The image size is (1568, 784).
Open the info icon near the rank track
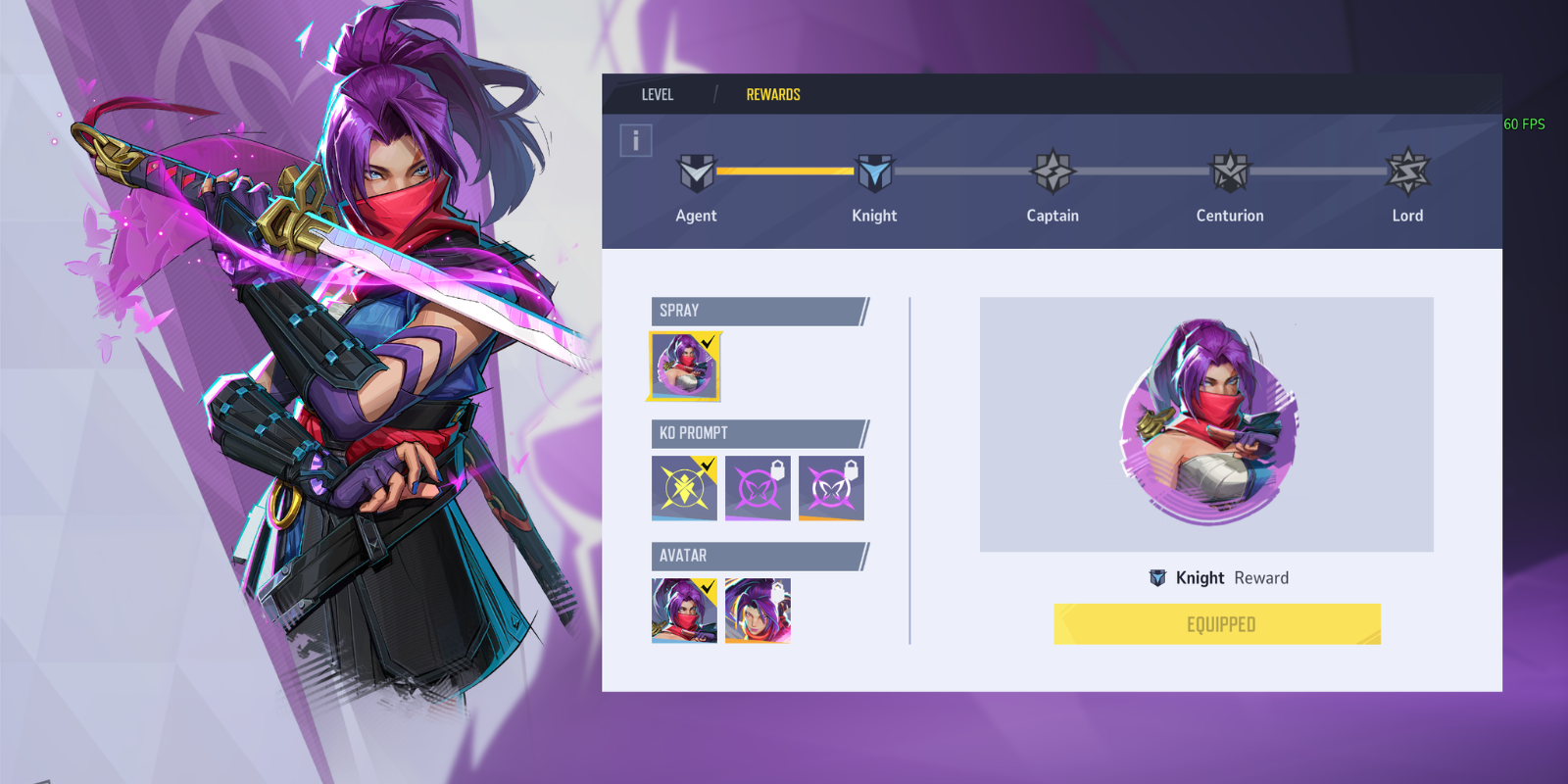coord(636,139)
